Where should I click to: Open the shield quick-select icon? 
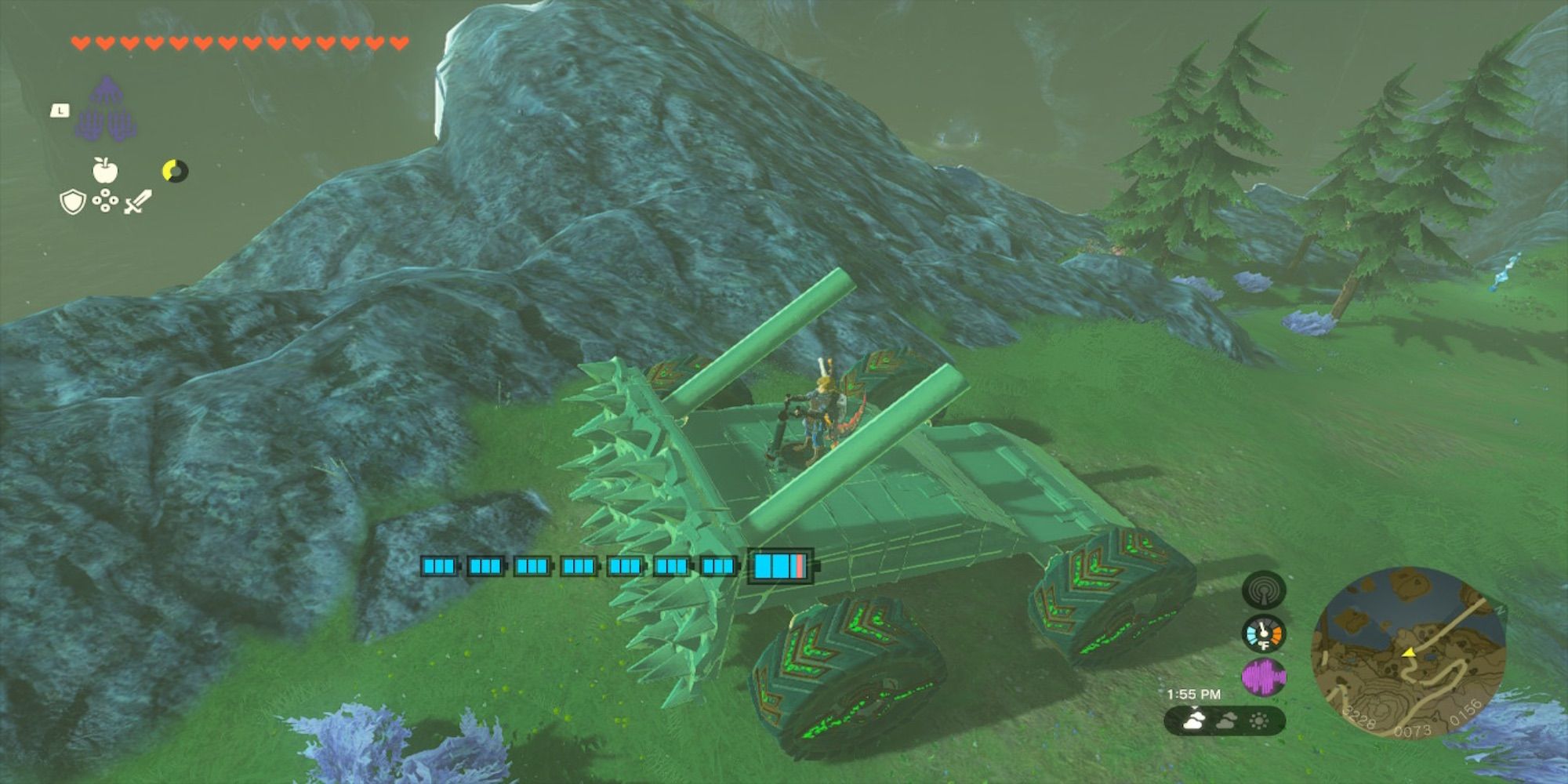click(72, 202)
